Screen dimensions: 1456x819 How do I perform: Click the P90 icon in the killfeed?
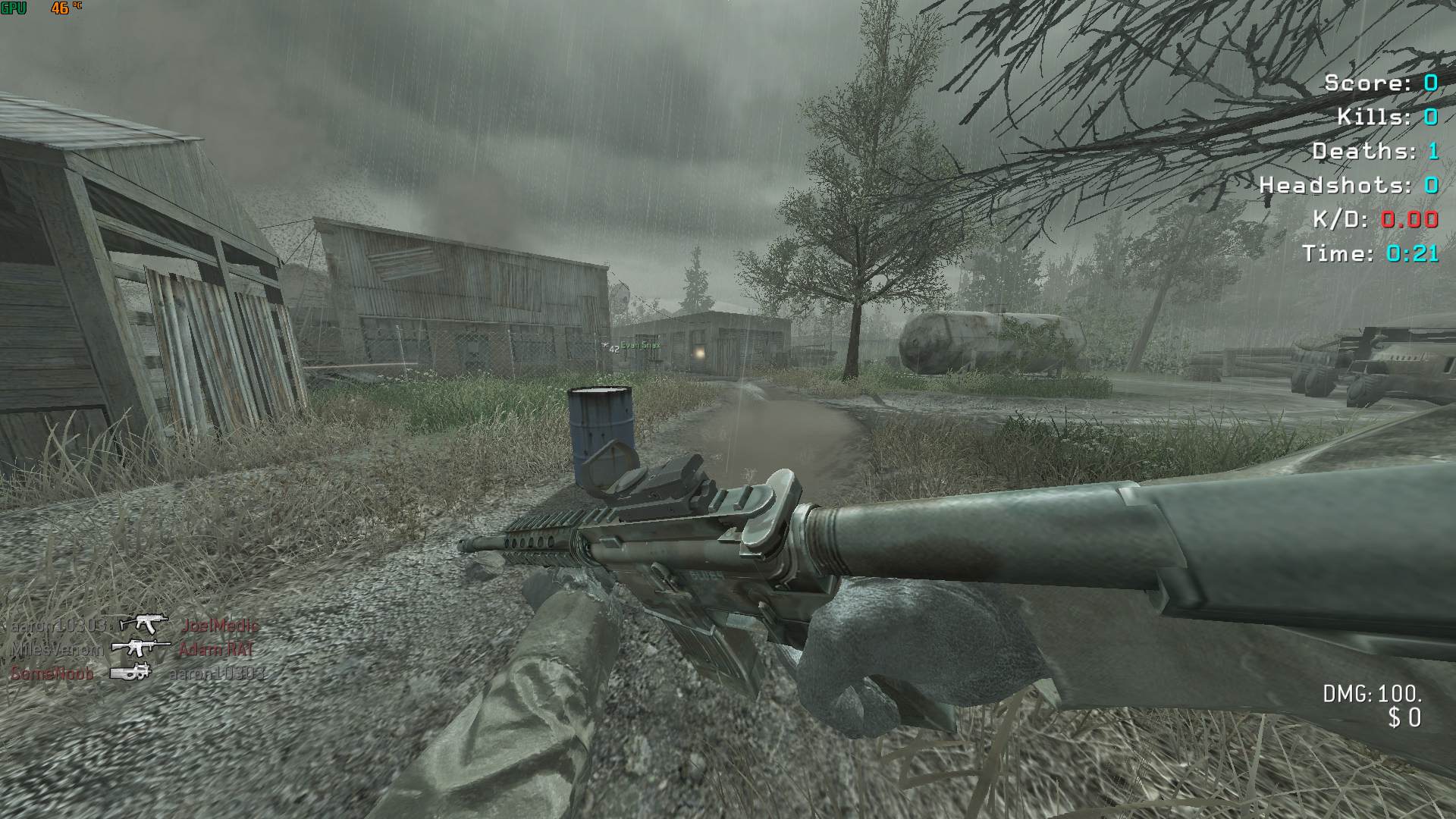pos(130,673)
